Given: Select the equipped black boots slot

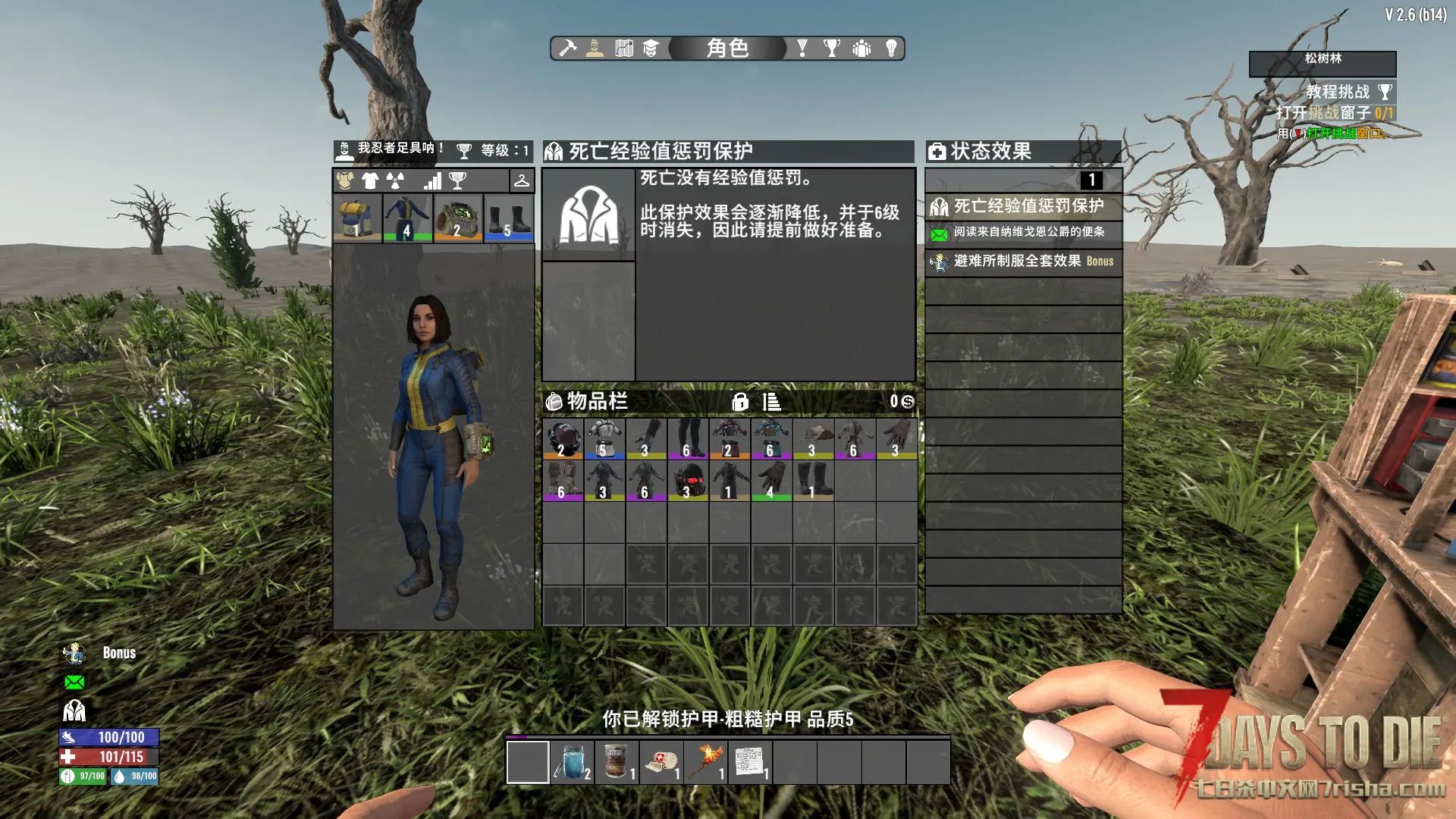Looking at the screenshot, I should [508, 218].
